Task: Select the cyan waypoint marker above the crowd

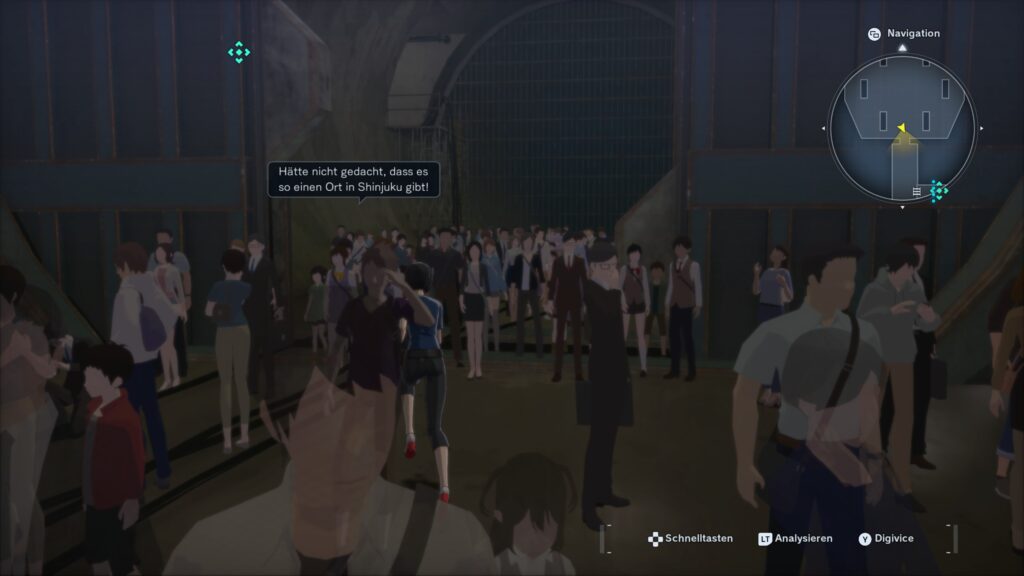Action: click(x=239, y=53)
